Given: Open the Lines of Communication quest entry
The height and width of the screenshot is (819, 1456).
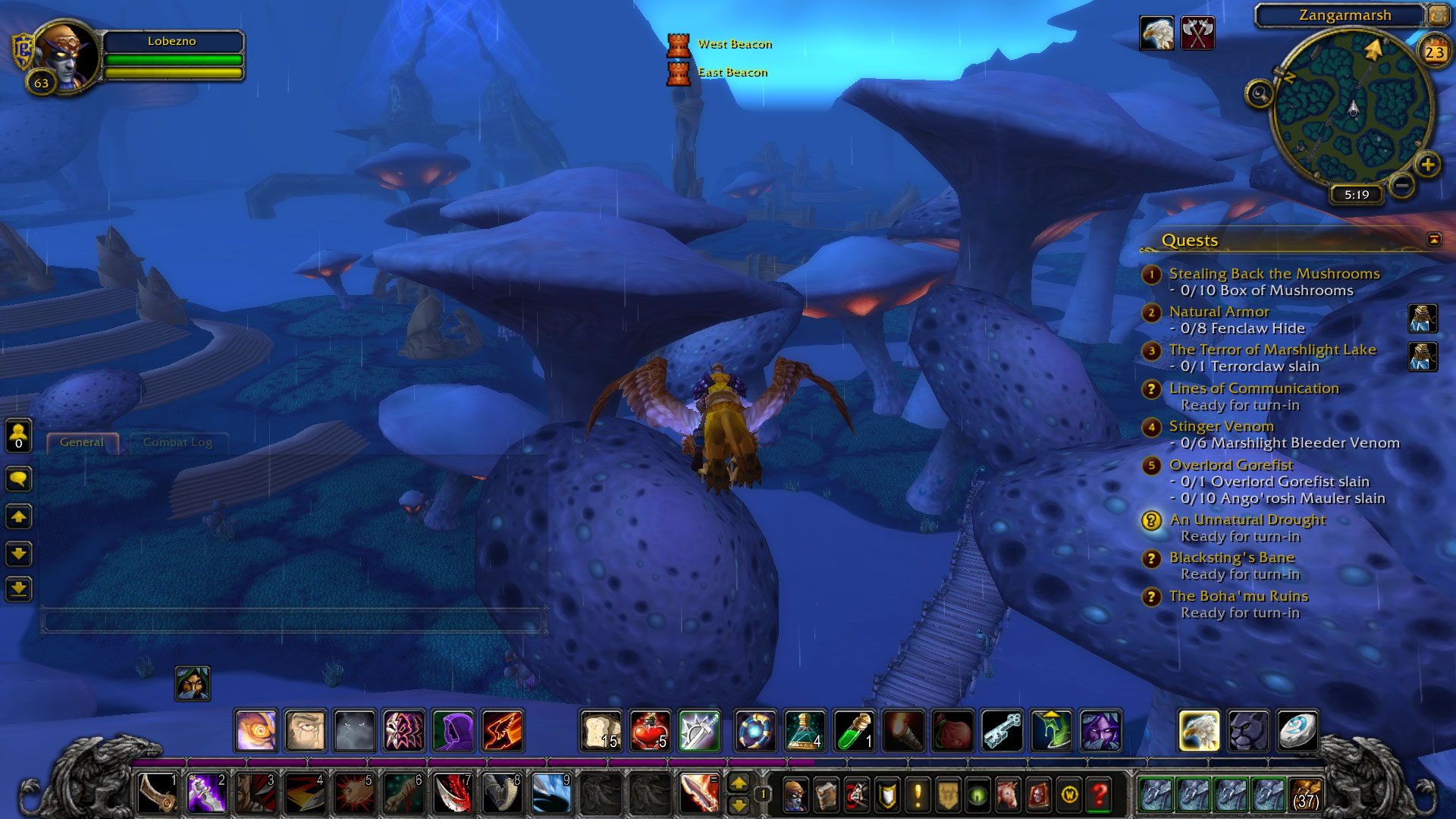Looking at the screenshot, I should click(x=1254, y=388).
